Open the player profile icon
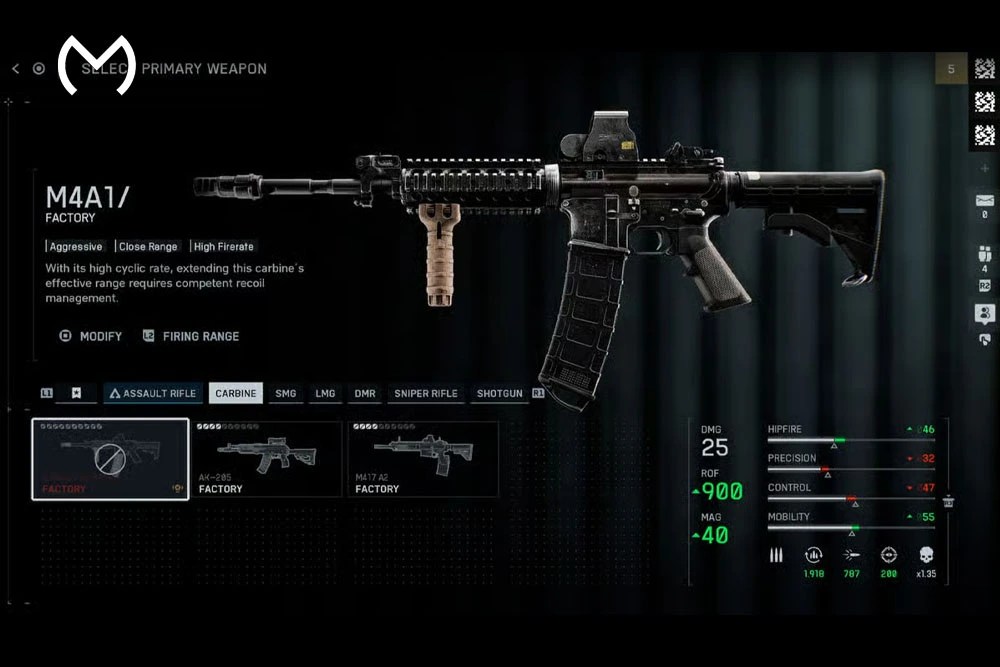 [984, 313]
